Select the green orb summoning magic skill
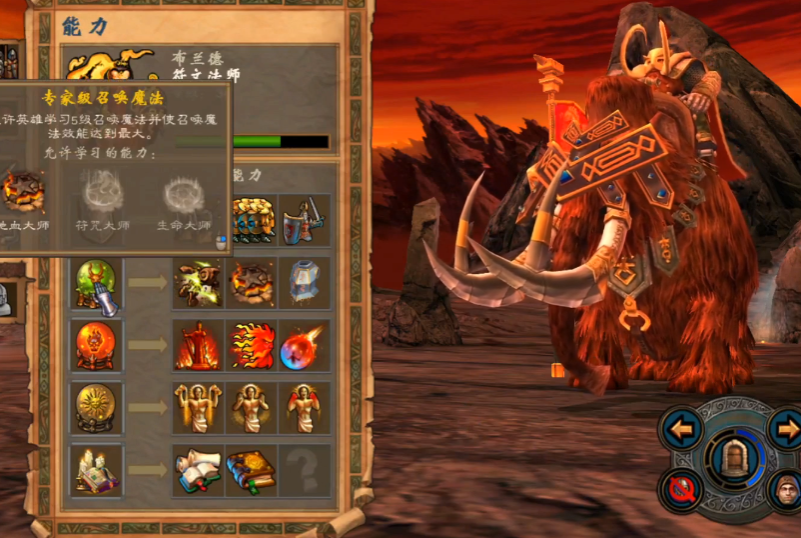This screenshot has width=801, height=538. [x=97, y=284]
